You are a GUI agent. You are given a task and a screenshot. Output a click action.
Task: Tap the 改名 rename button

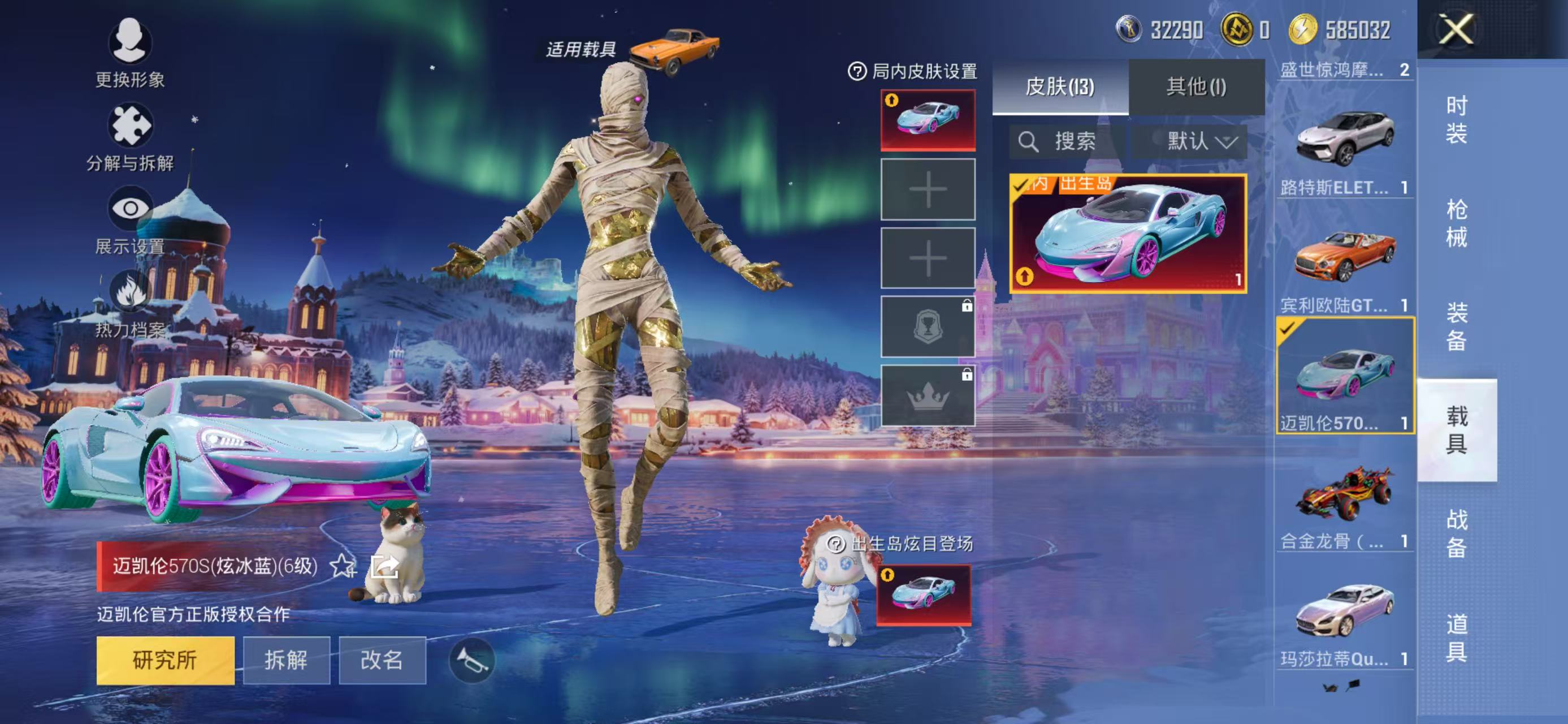click(x=382, y=660)
